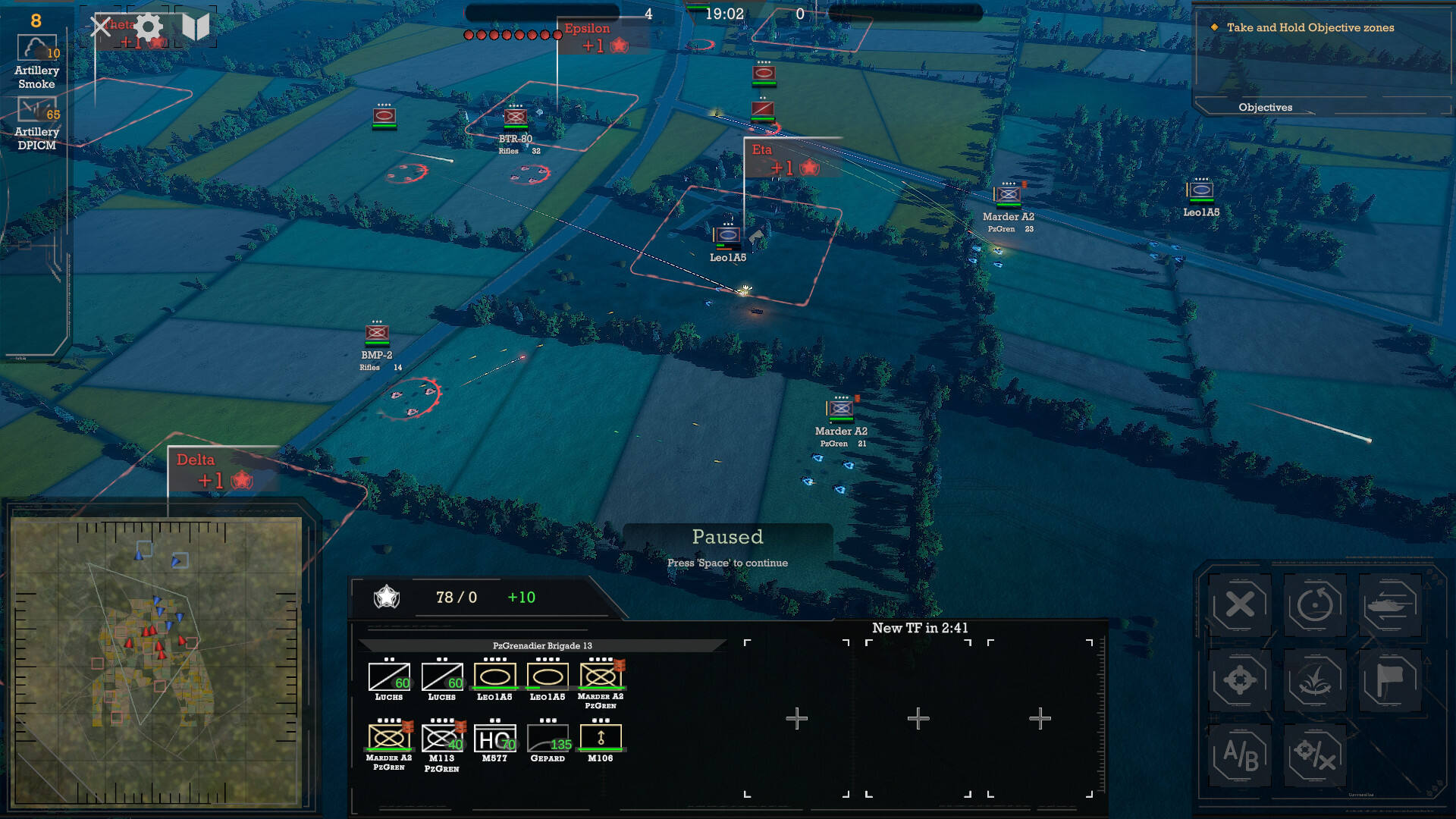1456x819 pixels.
Task: Activate the X cancel order button
Action: (1240, 605)
